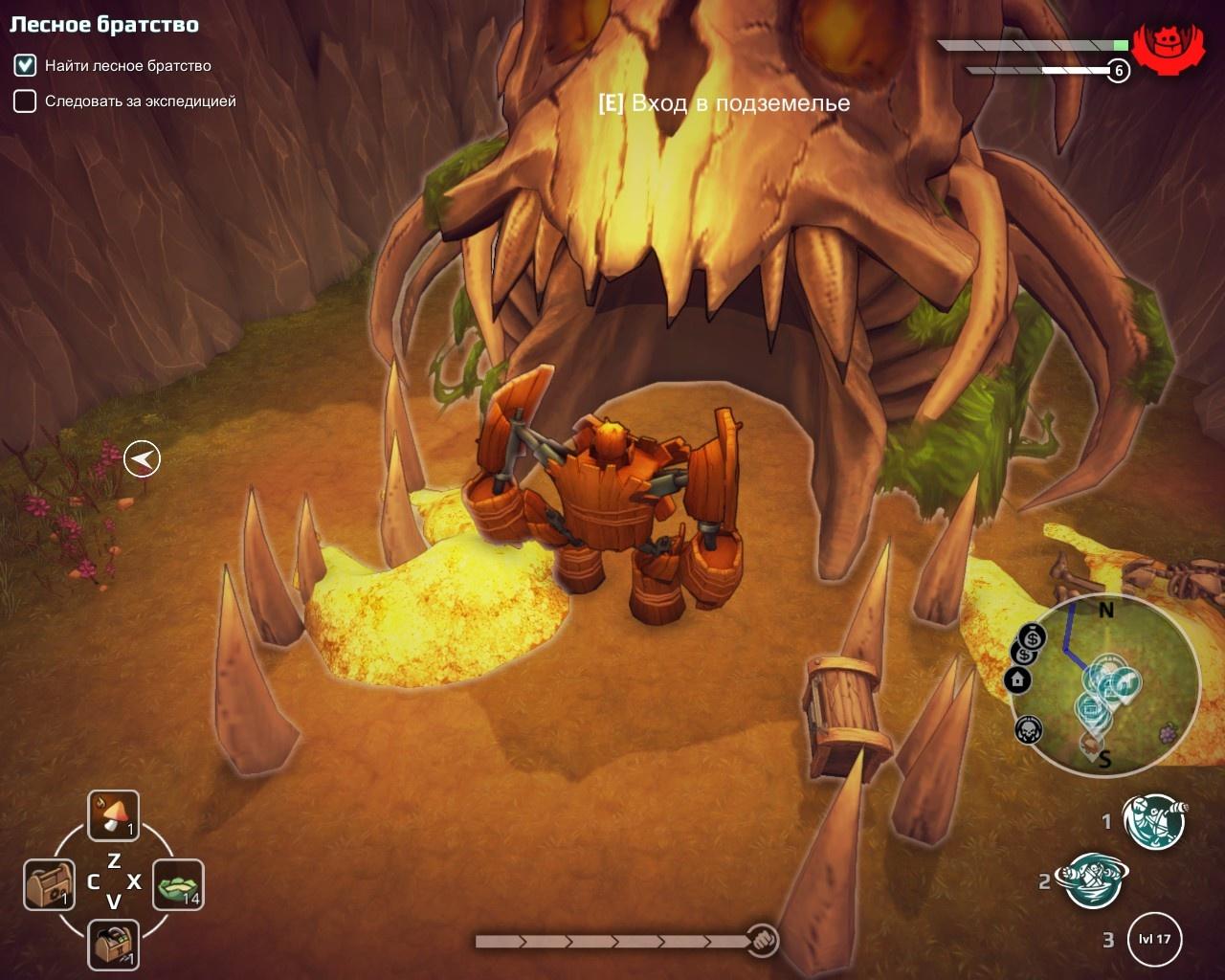Use the mushroom quick-slot item
This screenshot has width=1225, height=980.
tap(114, 815)
